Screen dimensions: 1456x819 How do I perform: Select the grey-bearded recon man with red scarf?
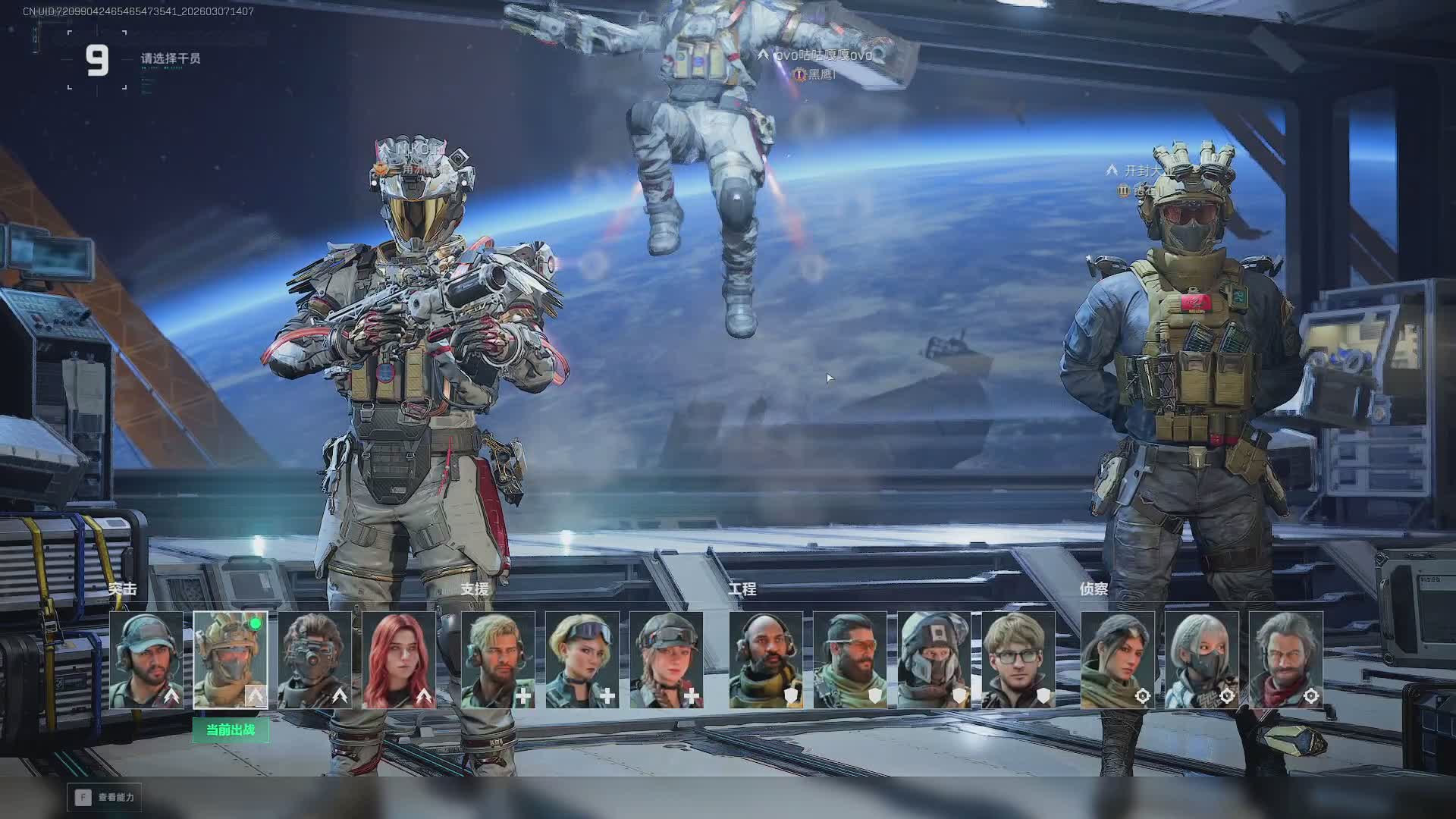pyautogui.click(x=1286, y=660)
